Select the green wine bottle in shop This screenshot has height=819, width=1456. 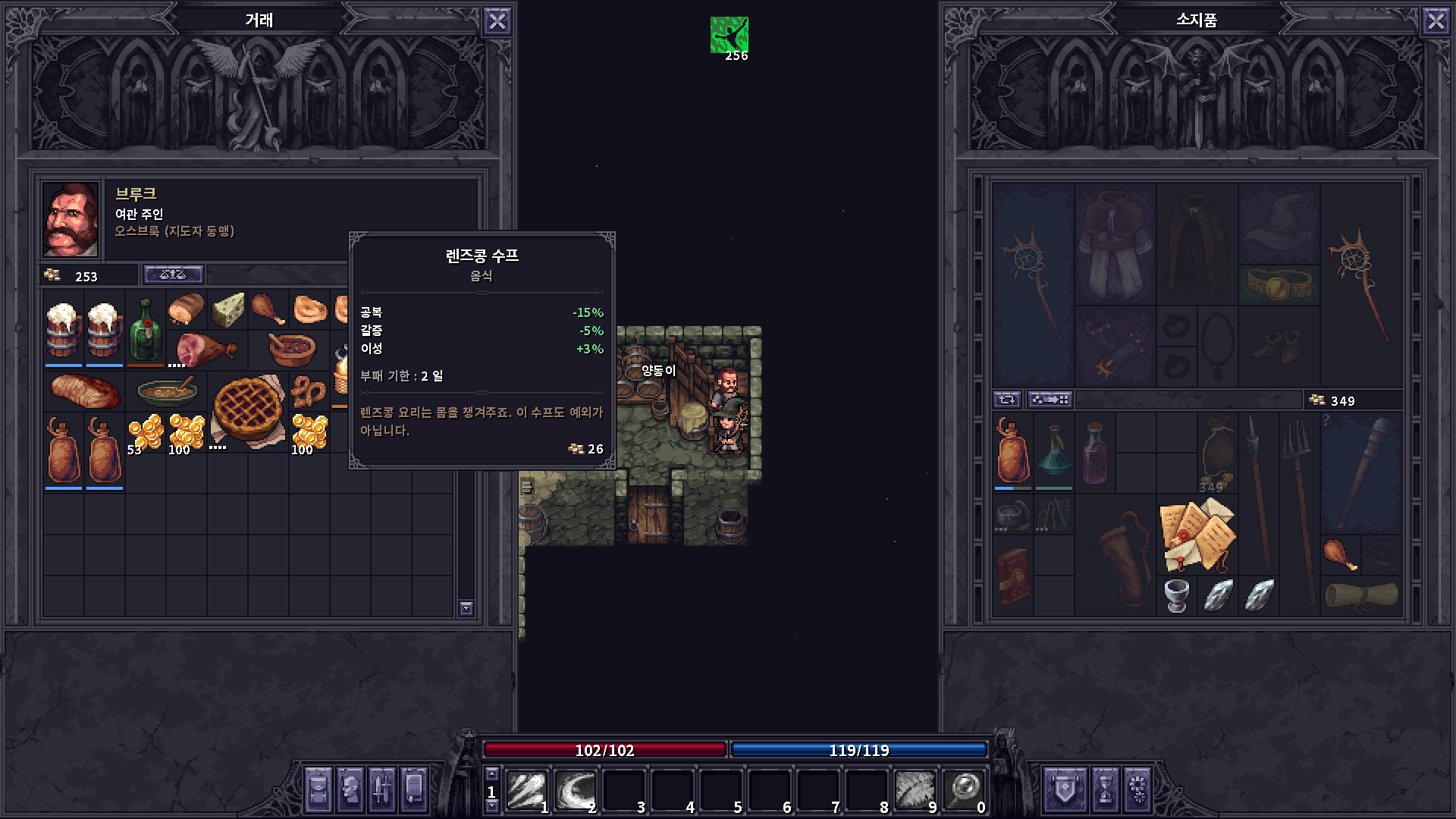pyautogui.click(x=145, y=329)
